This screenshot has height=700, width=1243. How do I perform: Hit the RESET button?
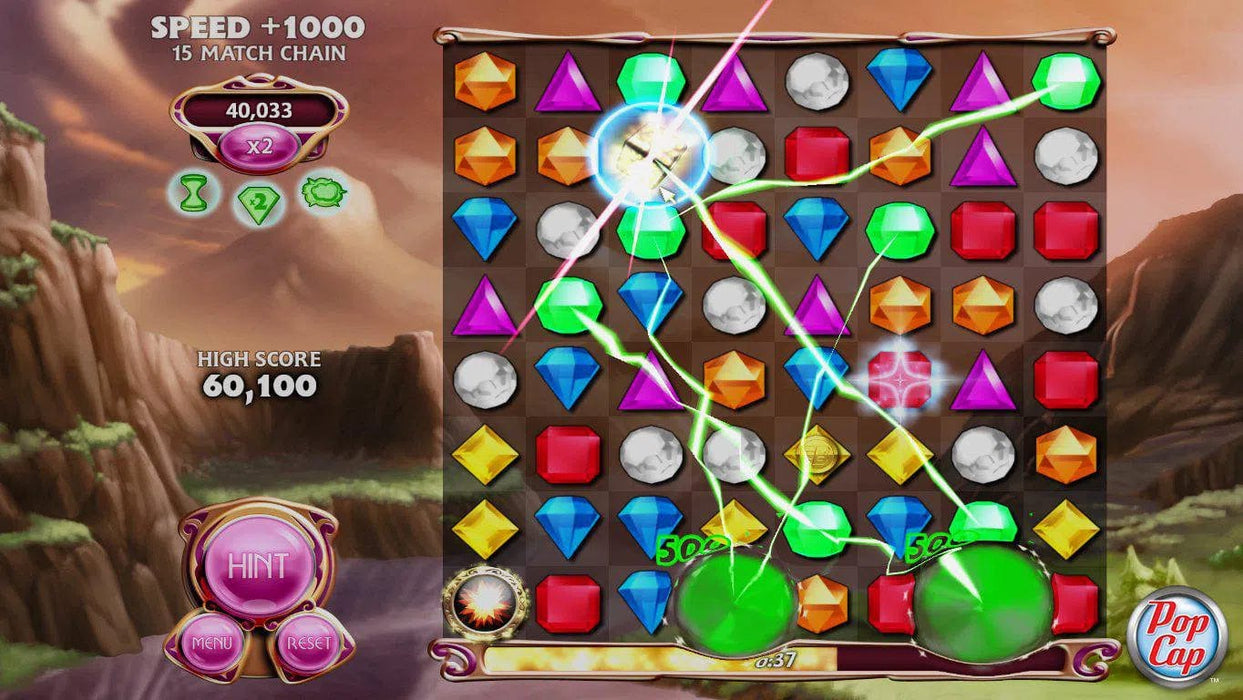coord(307,641)
